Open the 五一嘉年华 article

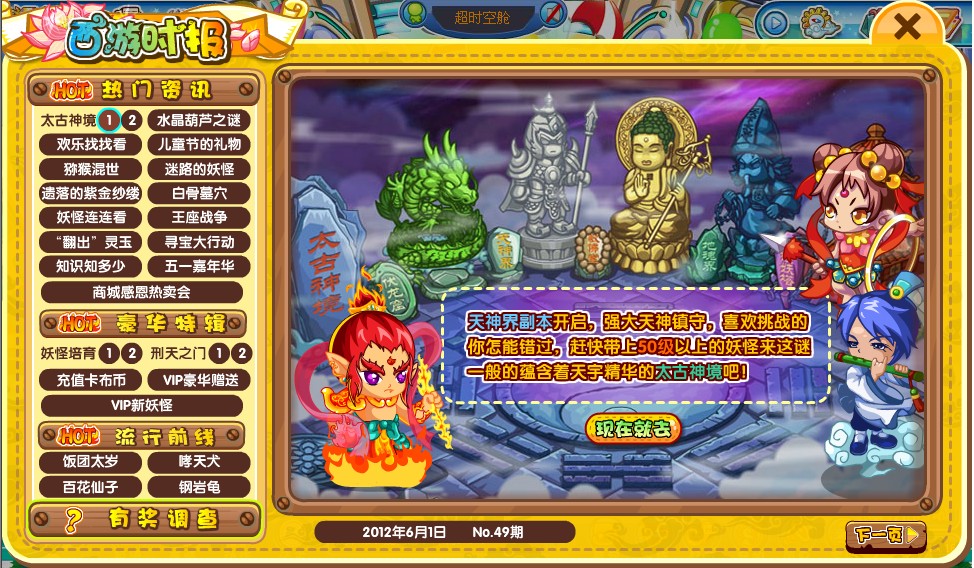click(x=199, y=266)
